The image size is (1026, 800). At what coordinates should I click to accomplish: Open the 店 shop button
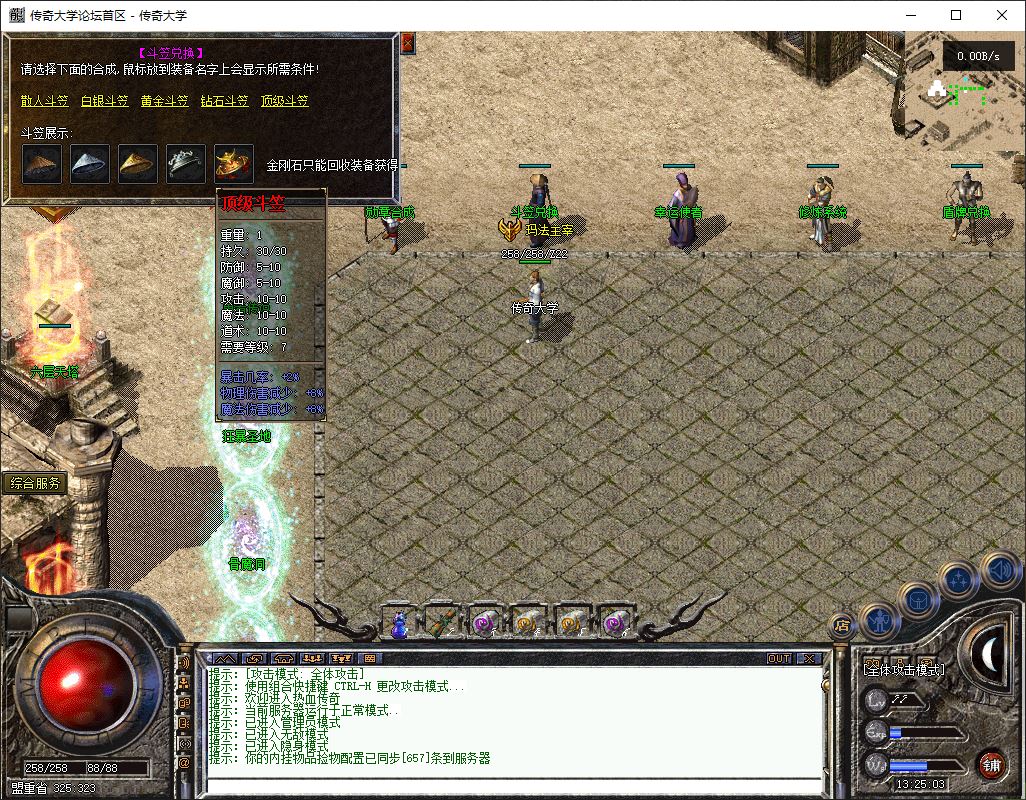(841, 625)
